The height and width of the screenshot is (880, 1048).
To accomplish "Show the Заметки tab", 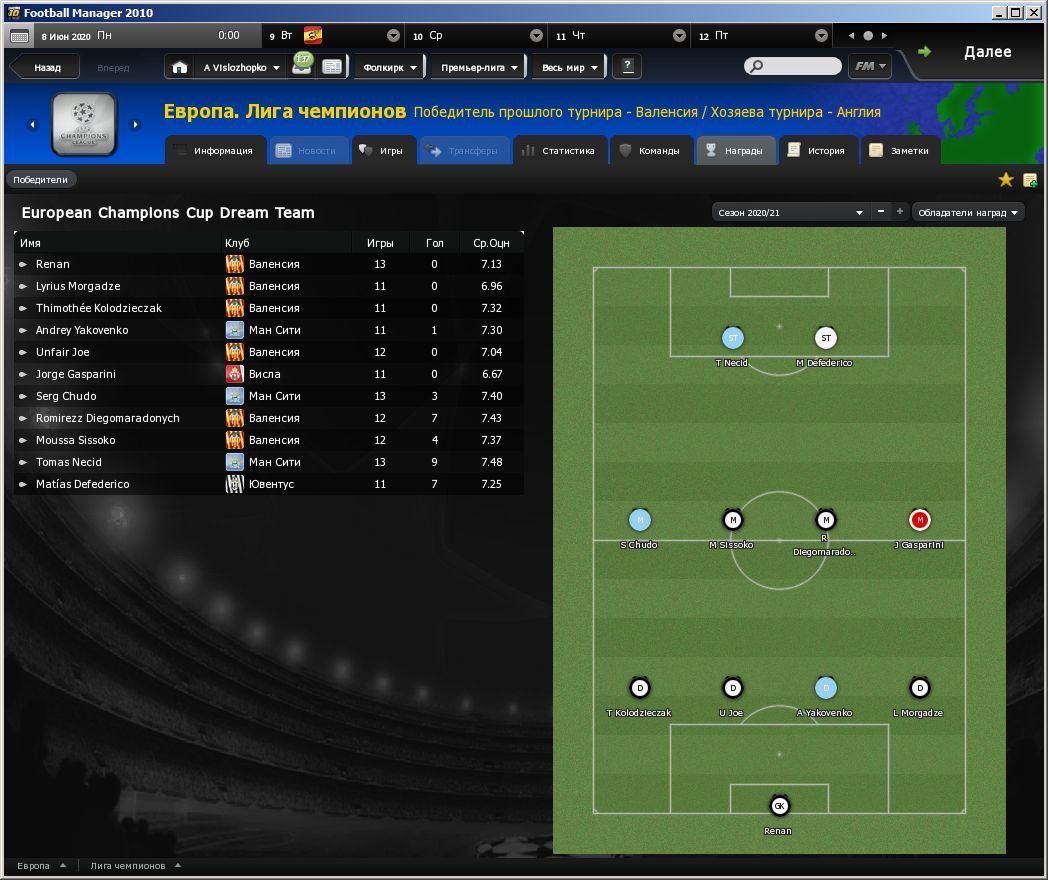I will (899, 151).
